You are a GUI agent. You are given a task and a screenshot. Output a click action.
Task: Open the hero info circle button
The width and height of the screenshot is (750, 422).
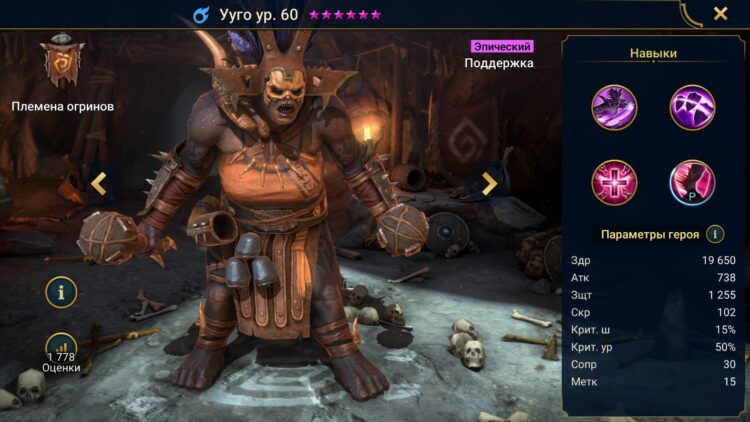pos(61,293)
